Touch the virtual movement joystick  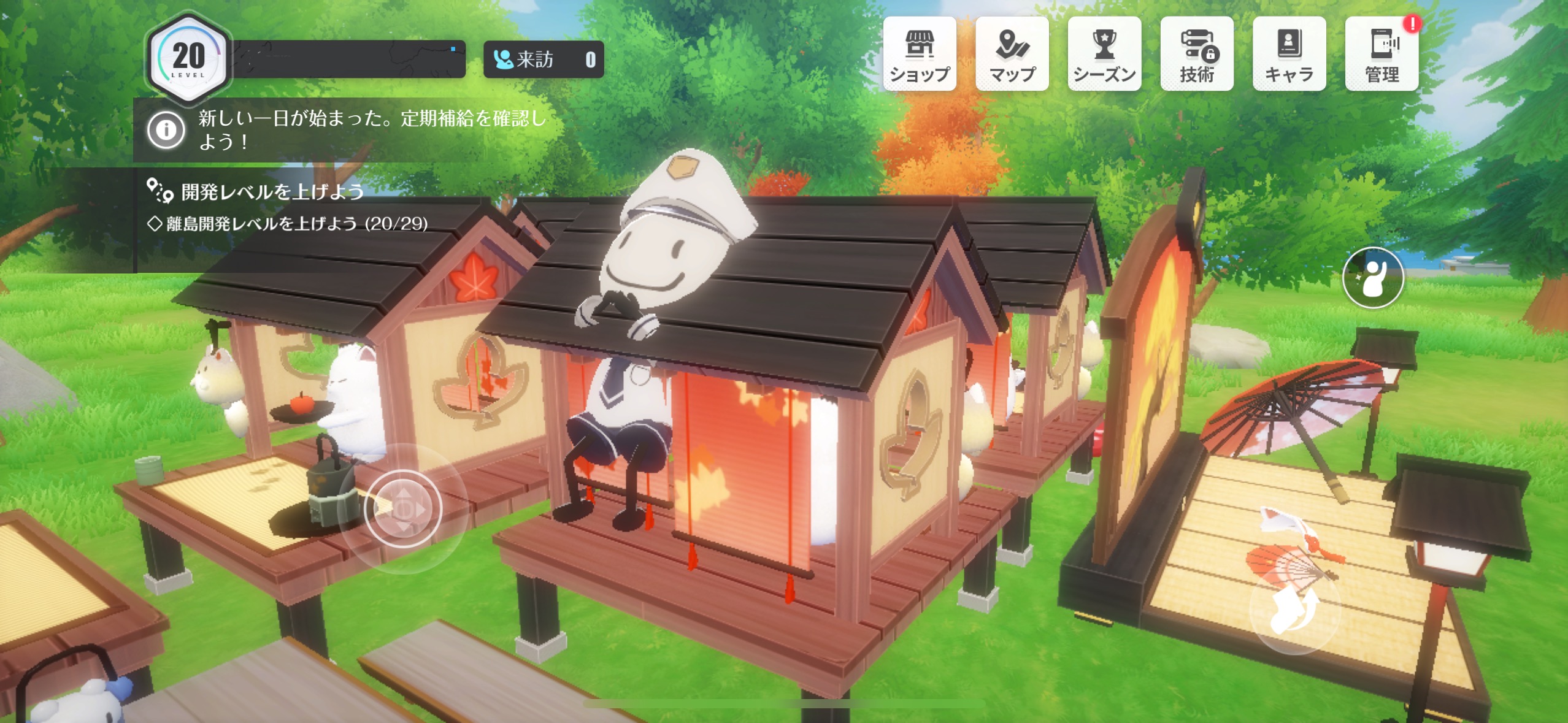[403, 508]
